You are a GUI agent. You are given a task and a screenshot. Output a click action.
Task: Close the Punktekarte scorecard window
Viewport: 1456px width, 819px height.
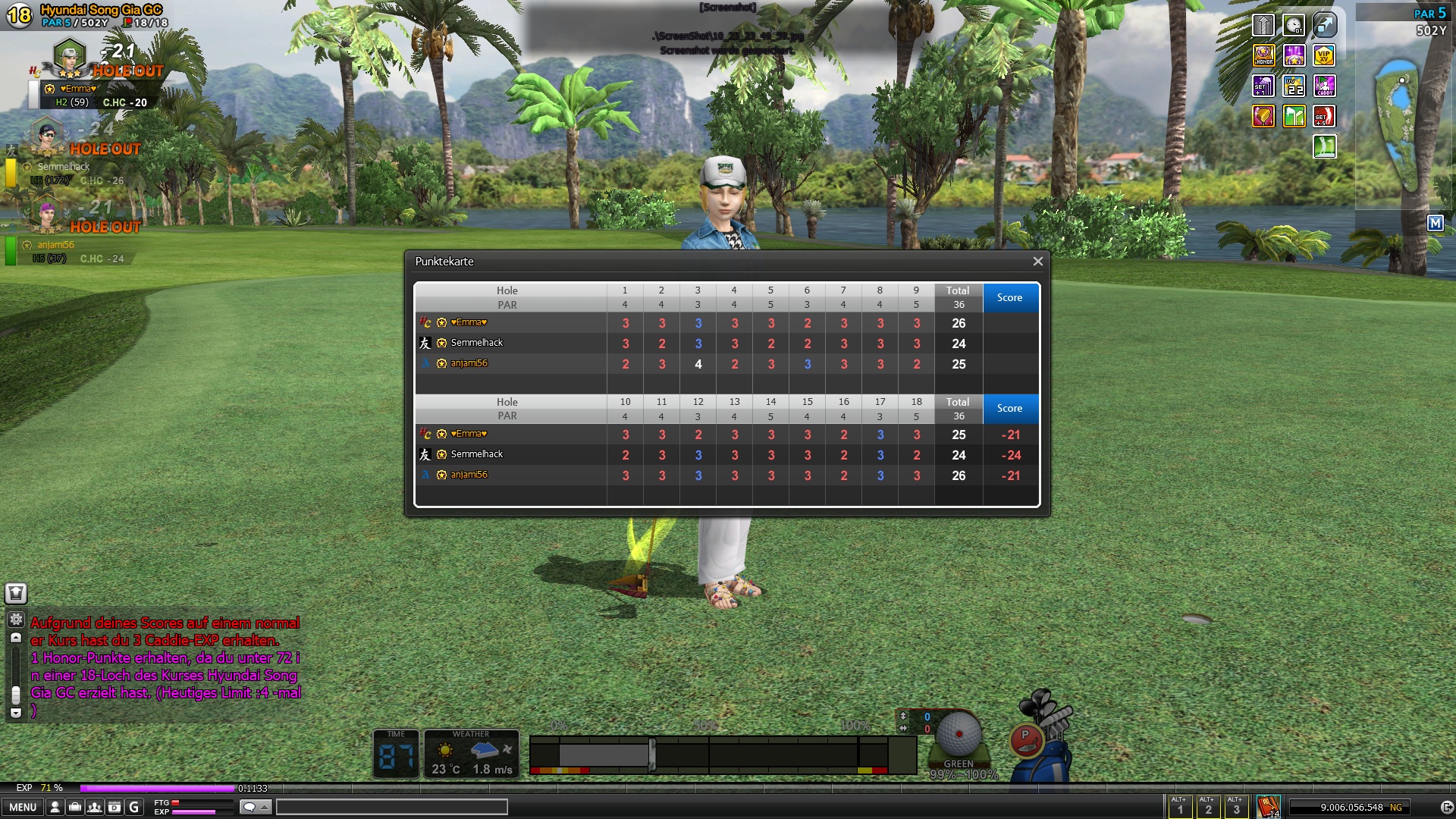point(1037,262)
